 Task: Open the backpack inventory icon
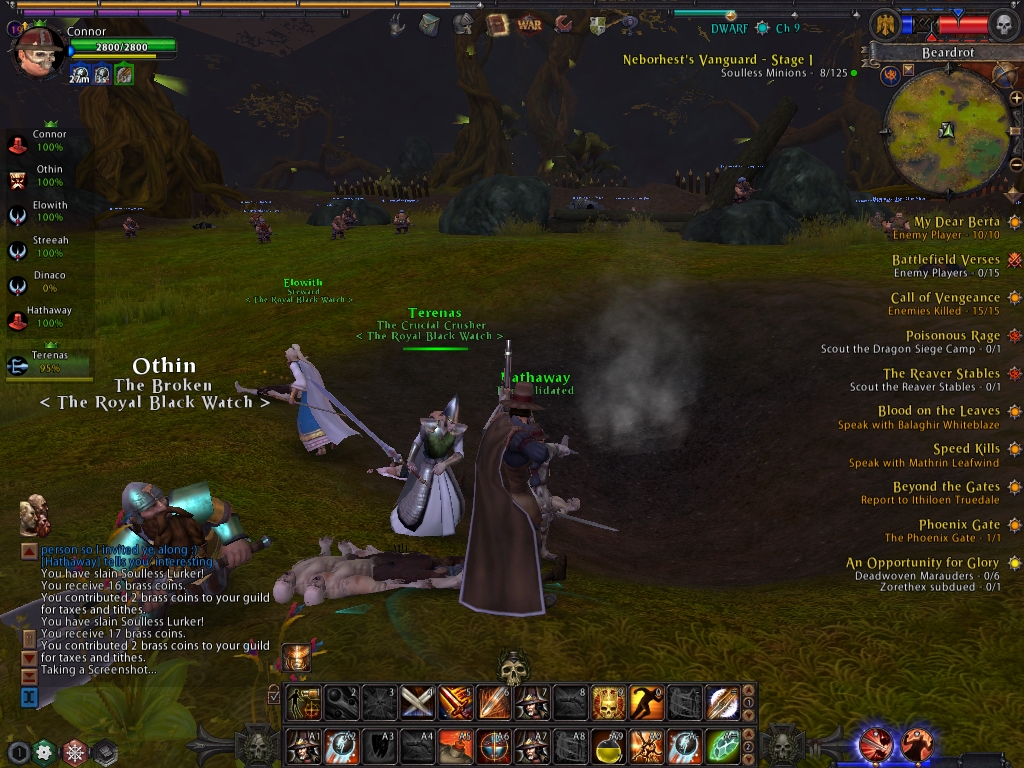tap(429, 23)
